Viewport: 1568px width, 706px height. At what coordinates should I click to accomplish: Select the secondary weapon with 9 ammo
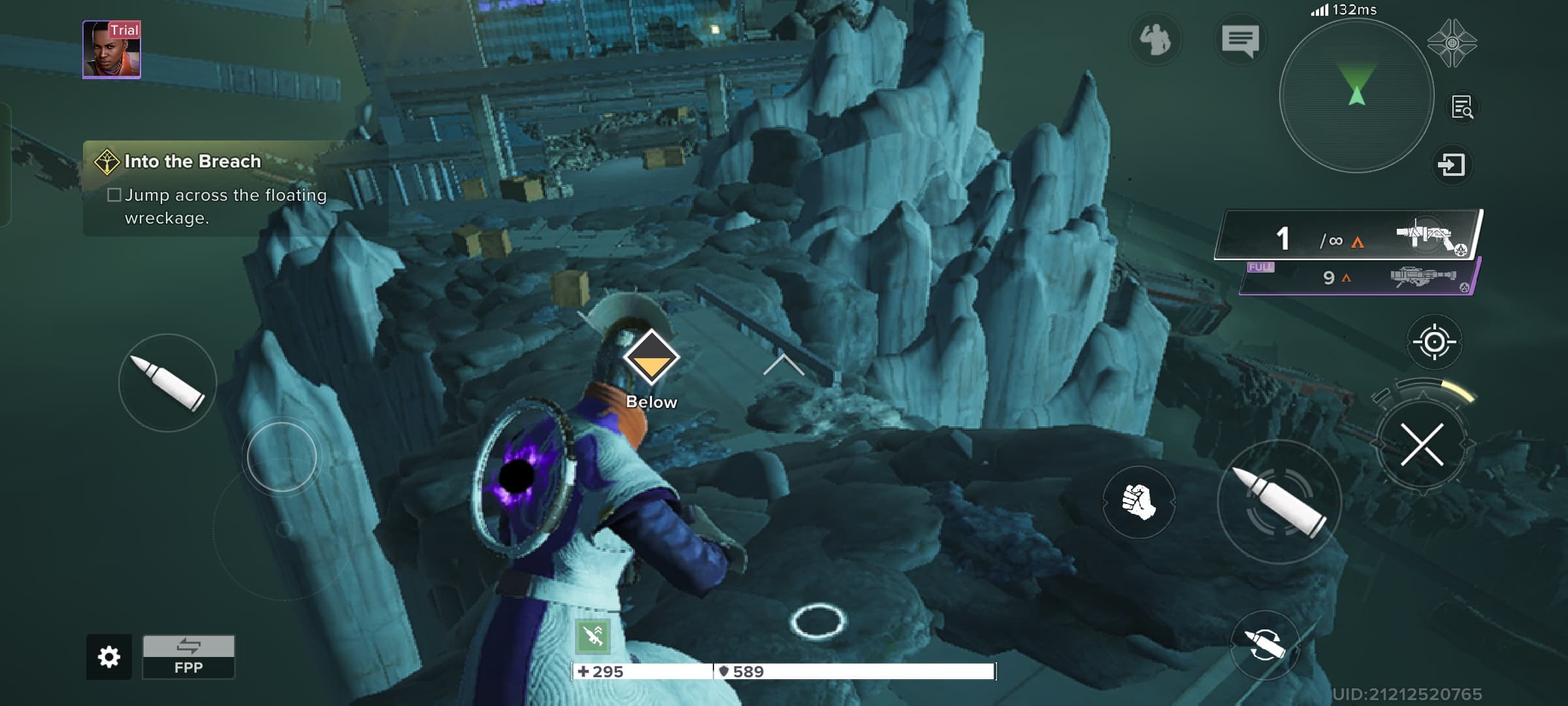point(1359,277)
